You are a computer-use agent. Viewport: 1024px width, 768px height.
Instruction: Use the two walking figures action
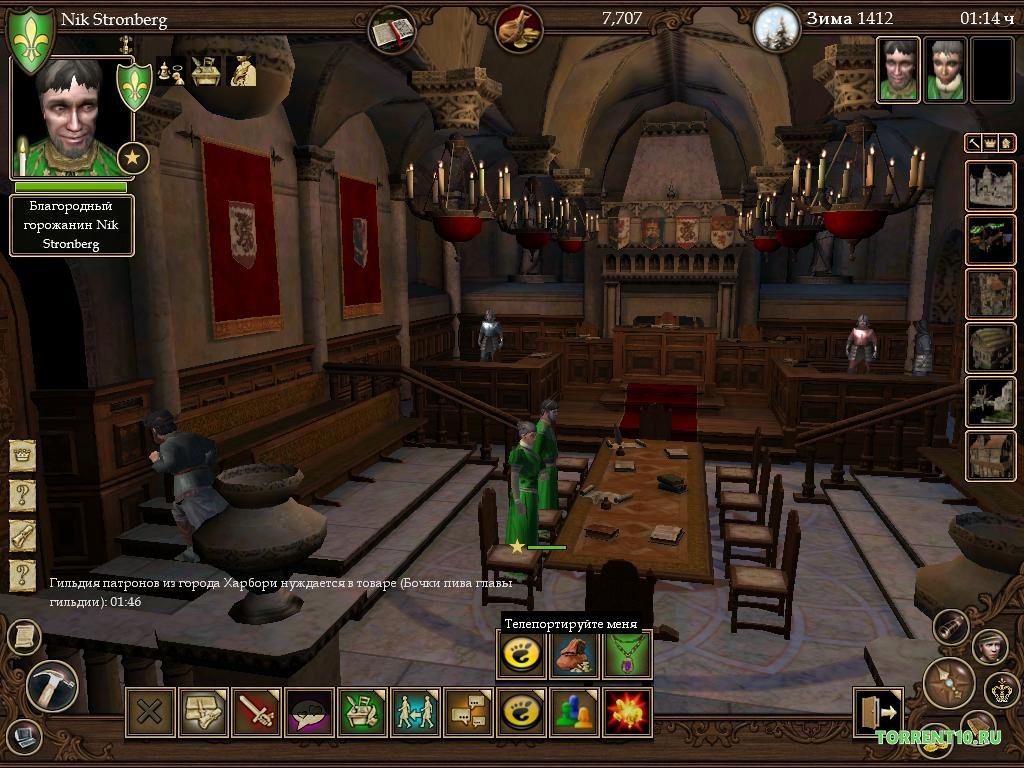(415, 712)
